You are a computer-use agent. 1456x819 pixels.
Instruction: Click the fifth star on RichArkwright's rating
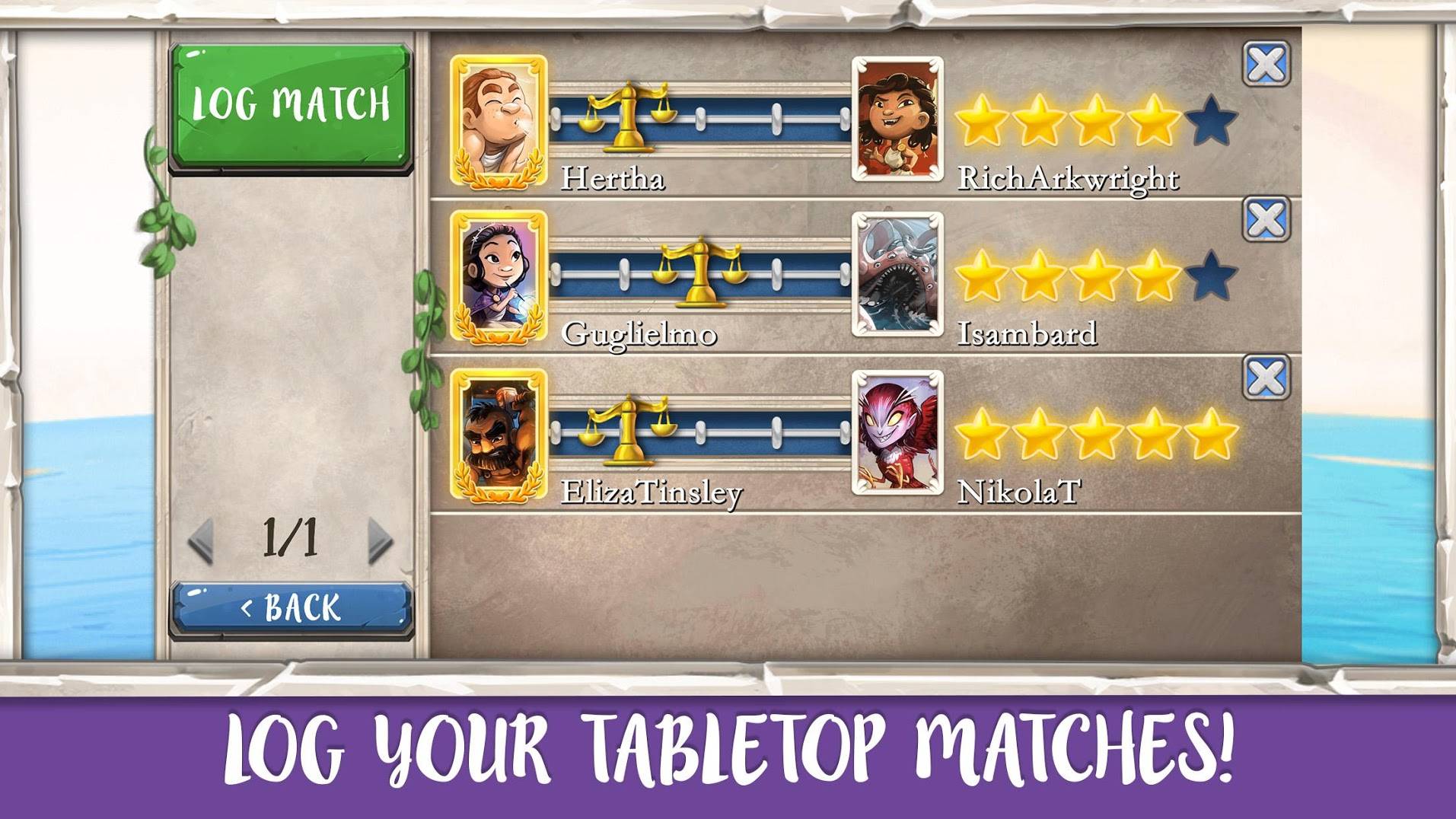tap(1210, 120)
